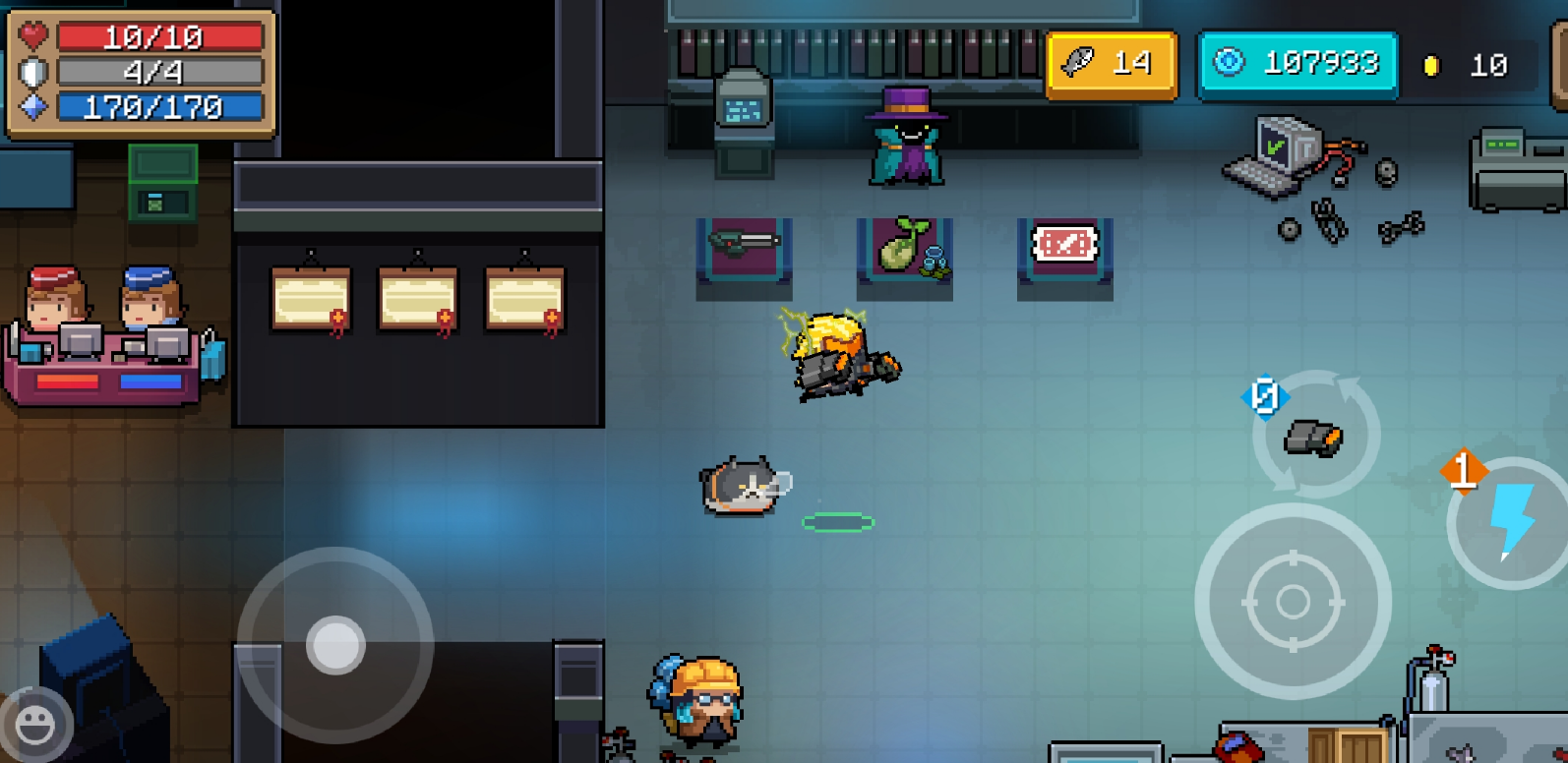Image resolution: width=1568 pixels, height=763 pixels.
Task: Activate the lightning bolt skill
Action: (1510, 522)
